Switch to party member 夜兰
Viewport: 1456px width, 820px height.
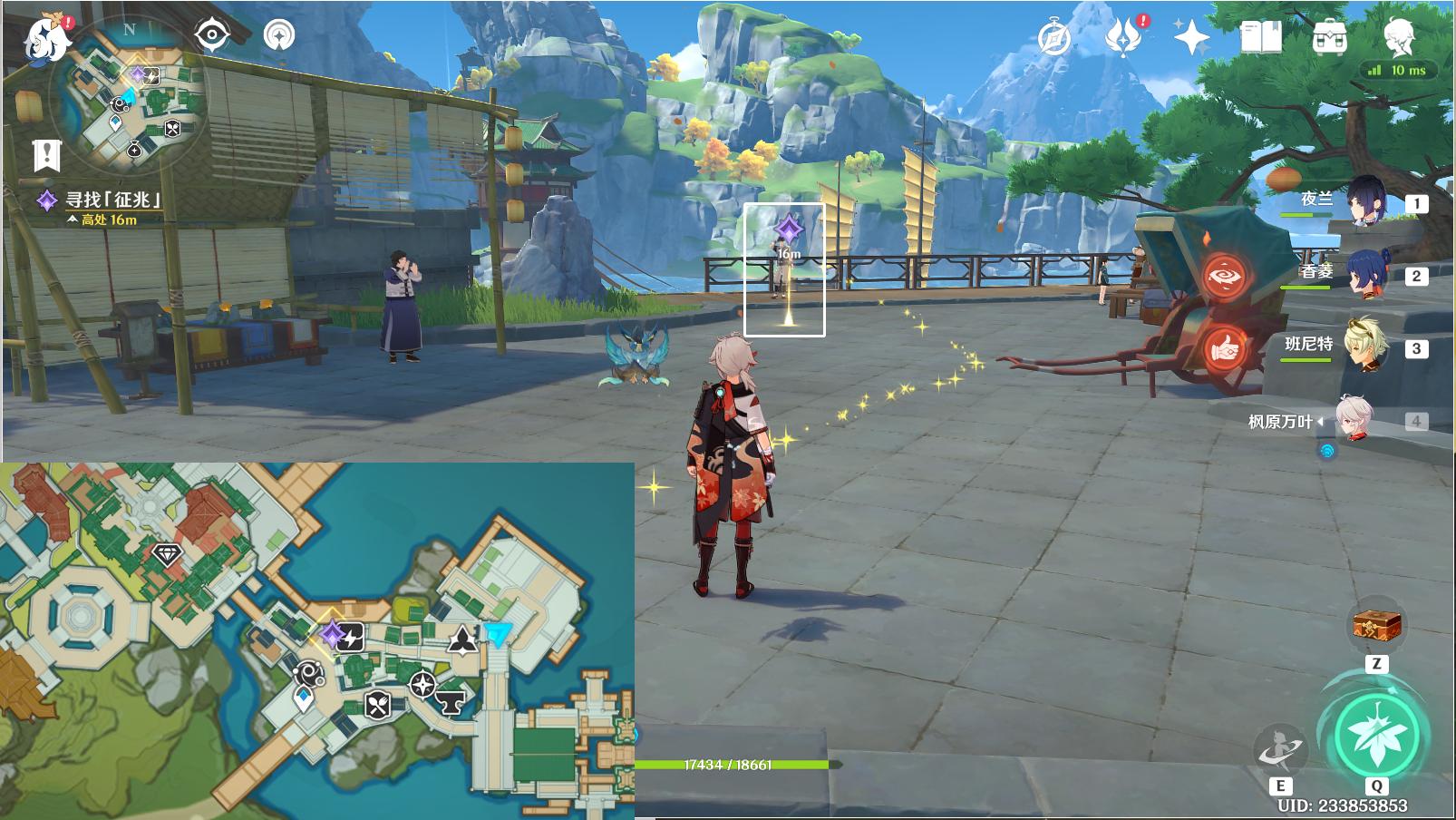(1364, 201)
